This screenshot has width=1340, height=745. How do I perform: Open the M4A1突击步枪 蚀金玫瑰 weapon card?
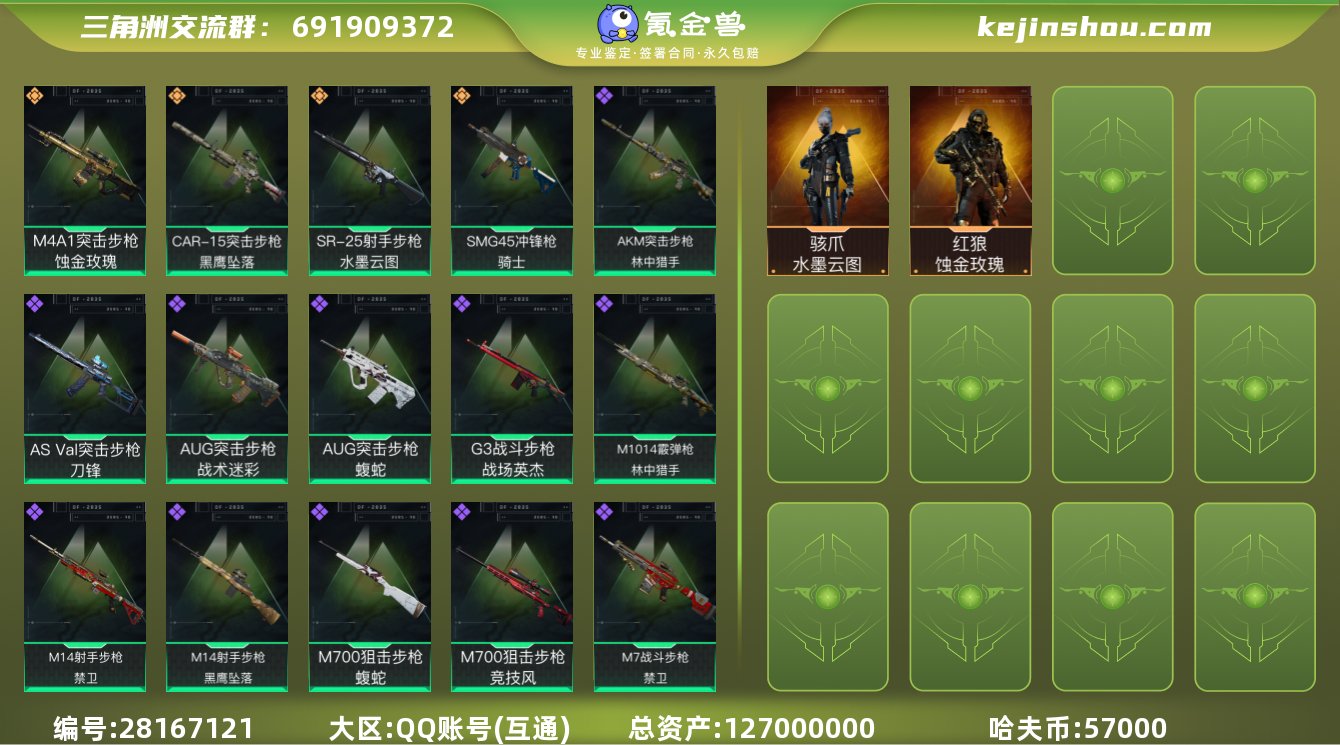click(x=84, y=180)
